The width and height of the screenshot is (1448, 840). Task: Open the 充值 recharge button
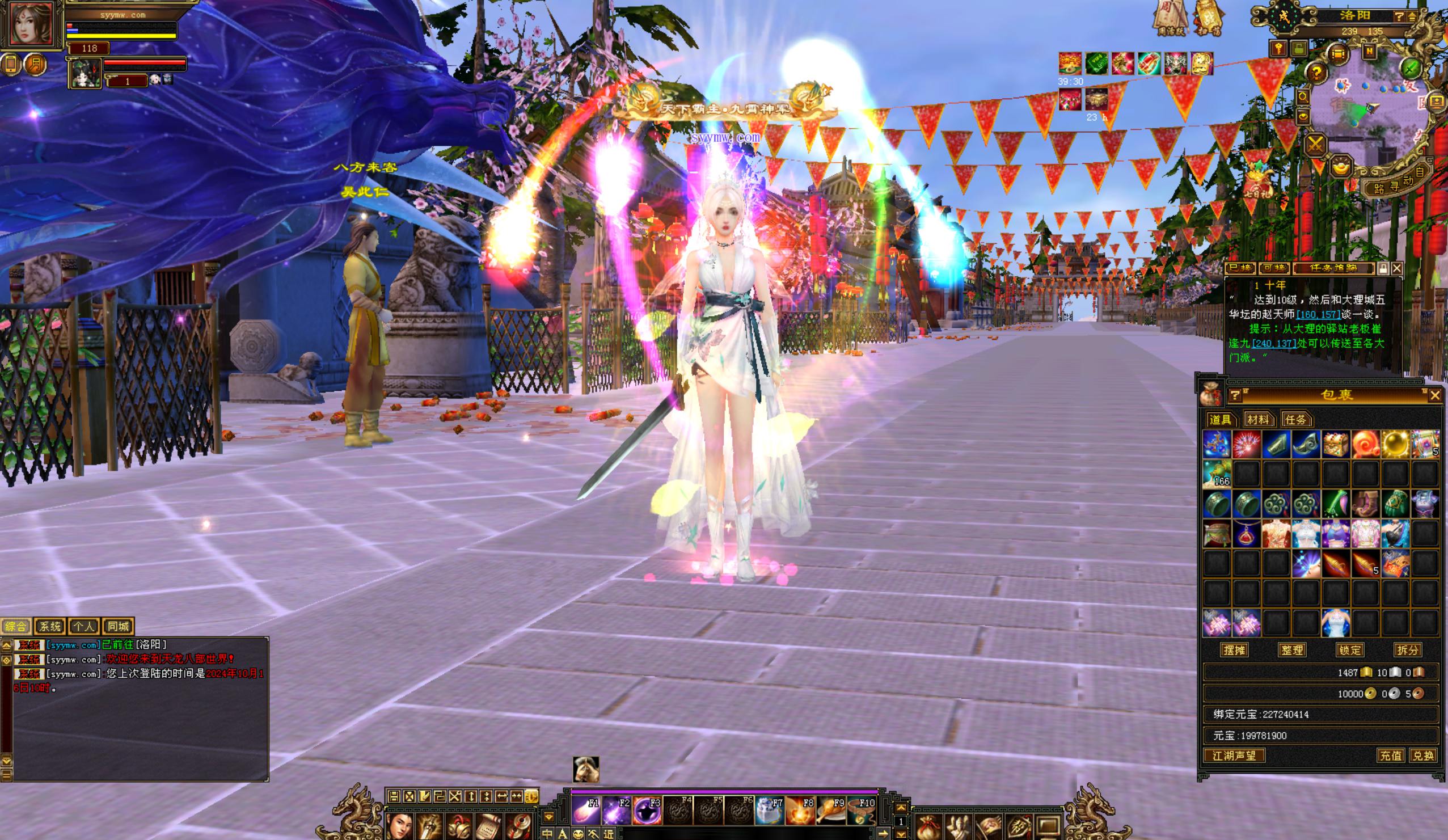pos(1391,755)
